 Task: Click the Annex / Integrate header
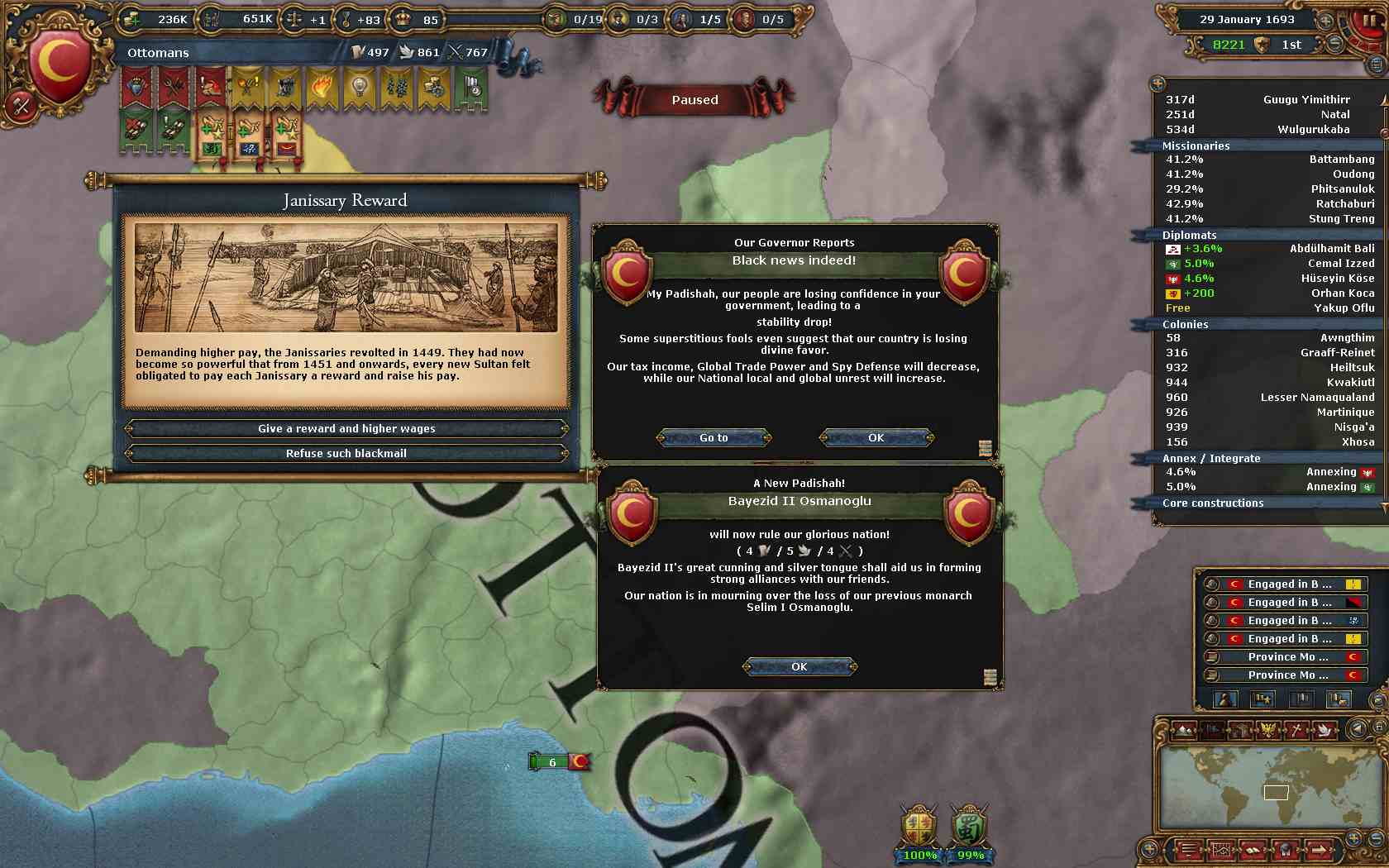click(x=1211, y=458)
